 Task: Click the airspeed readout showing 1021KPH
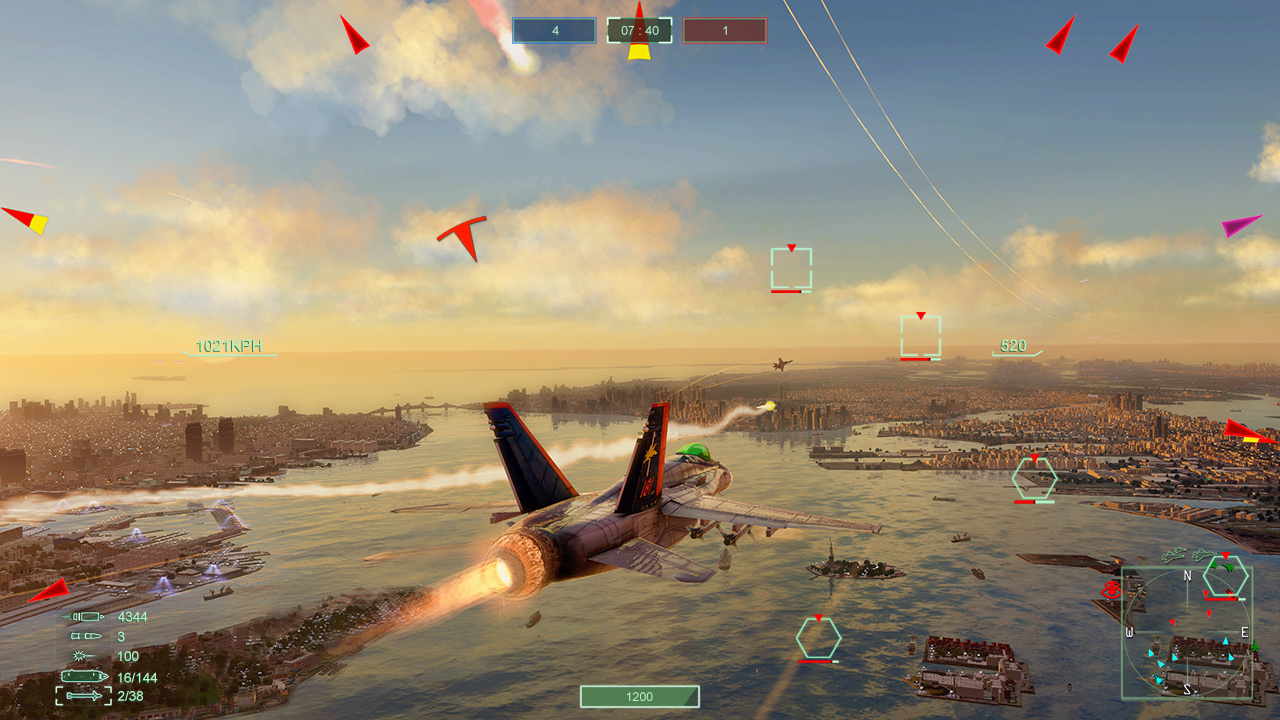click(227, 347)
